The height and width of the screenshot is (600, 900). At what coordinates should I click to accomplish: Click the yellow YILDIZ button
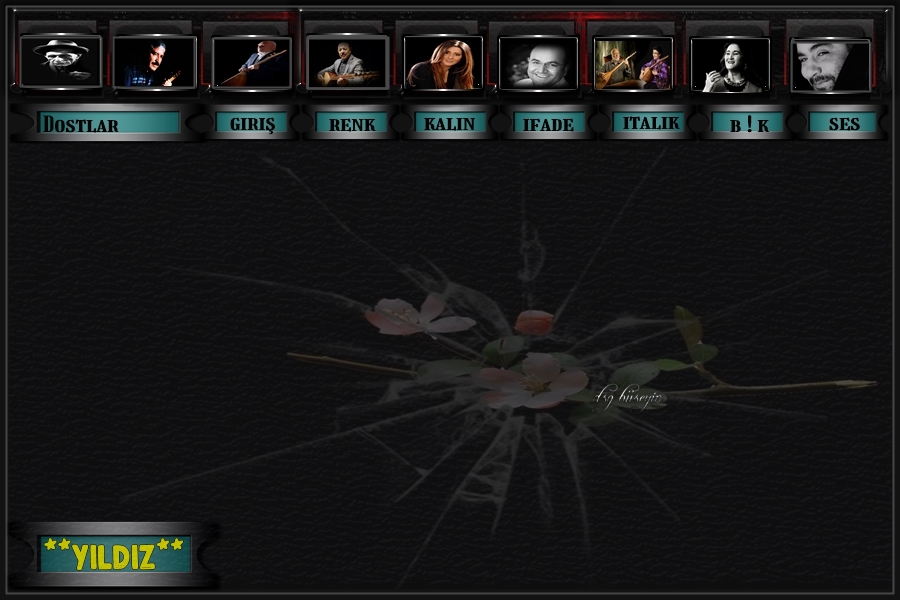114,554
